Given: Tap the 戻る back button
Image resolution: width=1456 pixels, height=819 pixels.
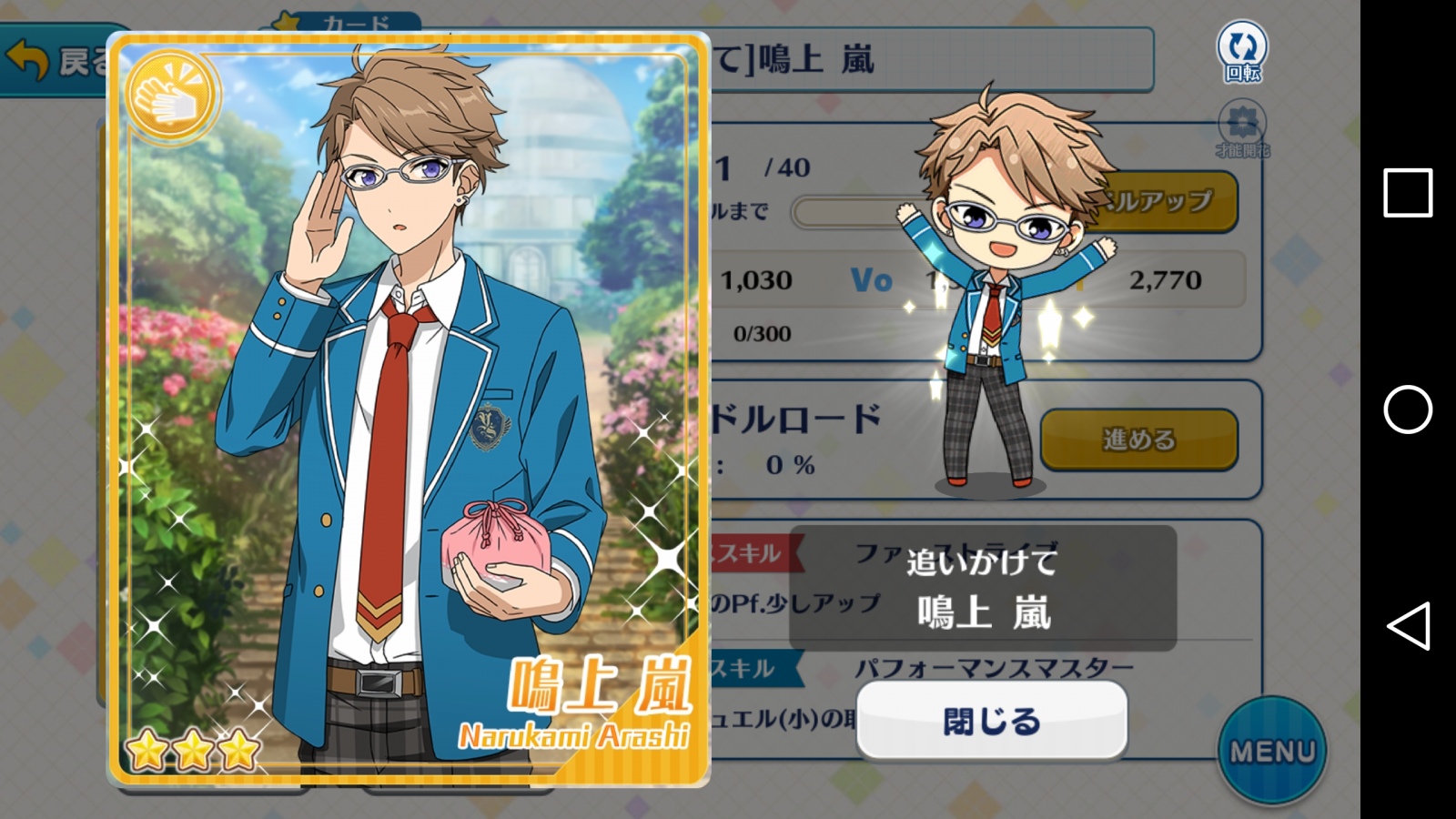Looking at the screenshot, I should (x=55, y=62).
